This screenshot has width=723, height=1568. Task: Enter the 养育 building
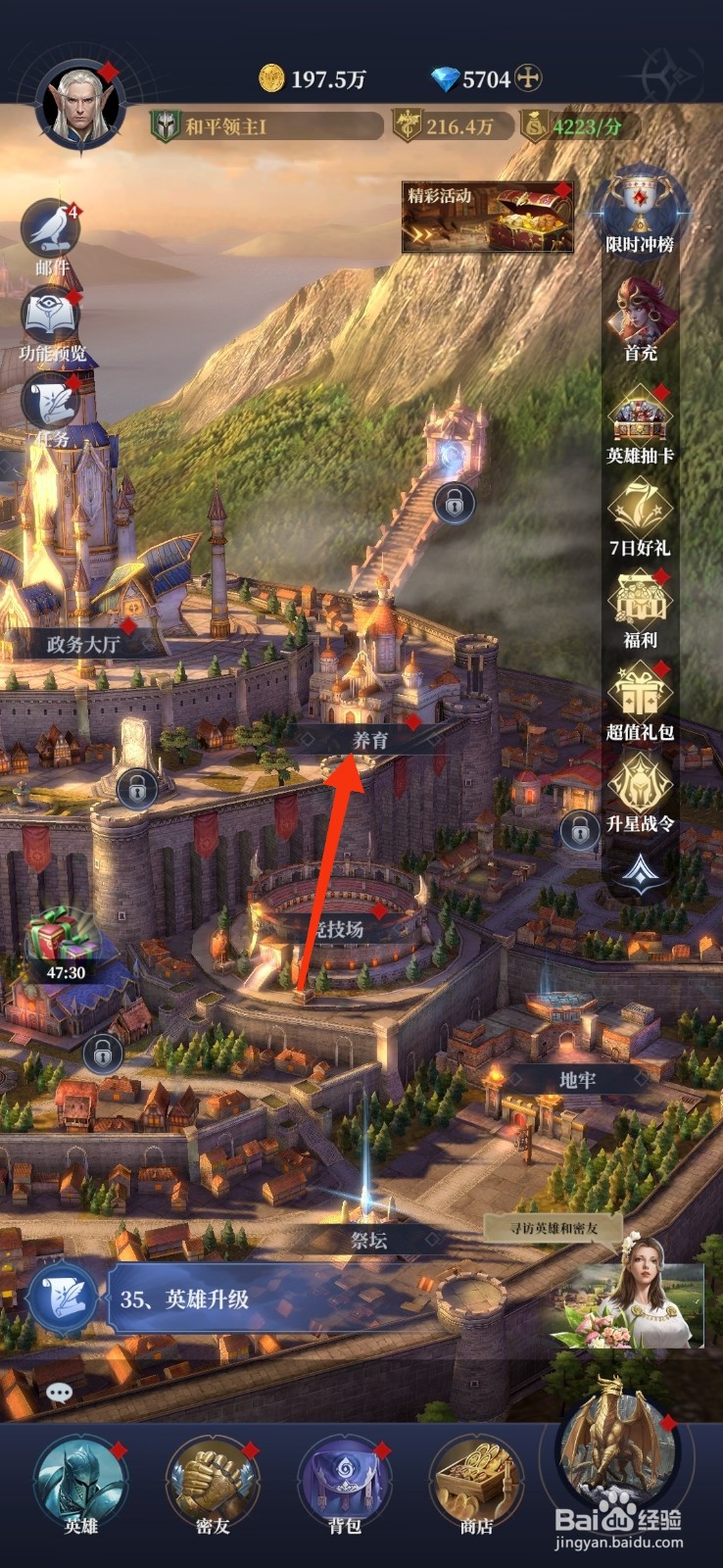[370, 740]
